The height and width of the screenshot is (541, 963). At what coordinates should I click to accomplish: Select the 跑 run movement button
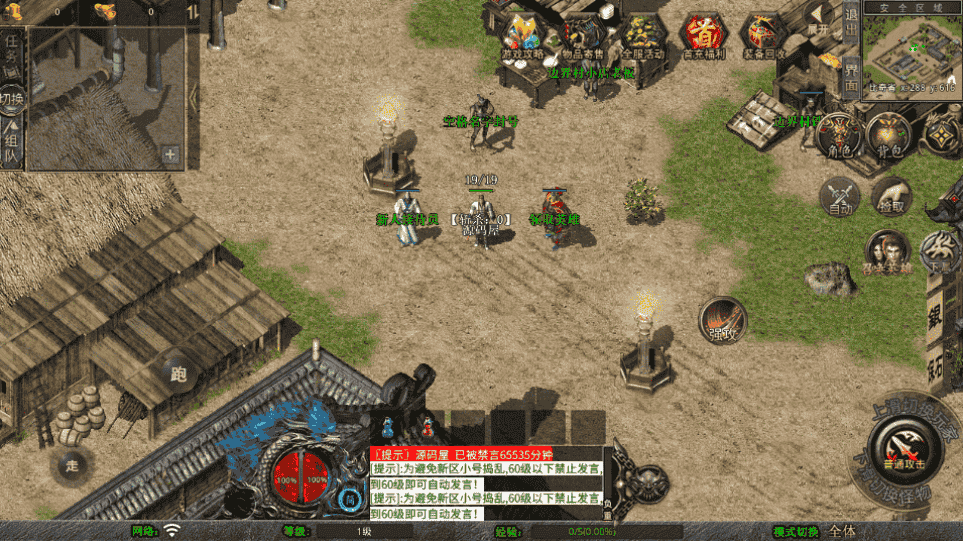tap(180, 374)
